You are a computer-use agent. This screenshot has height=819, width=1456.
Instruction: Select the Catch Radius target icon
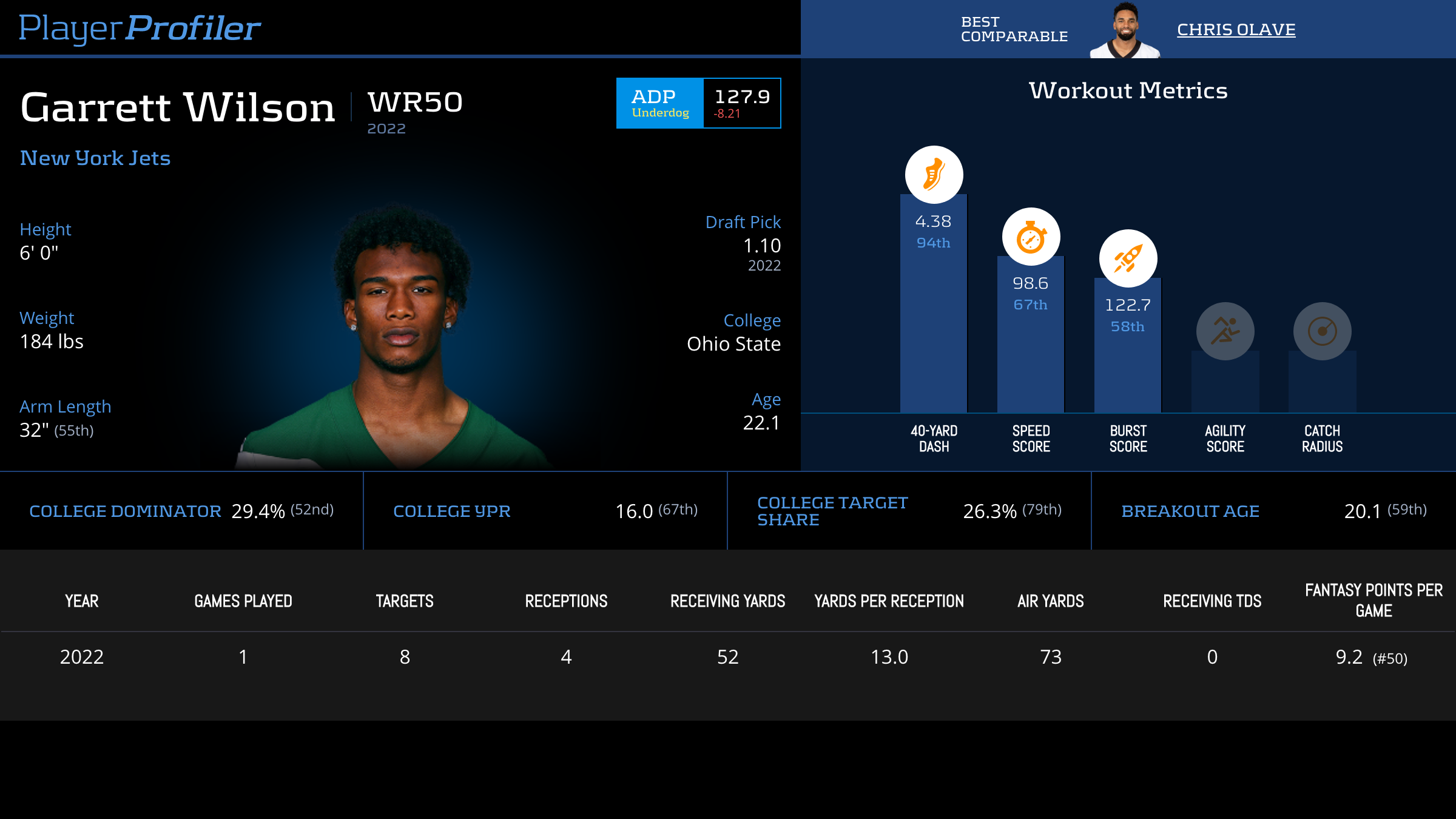click(1322, 331)
